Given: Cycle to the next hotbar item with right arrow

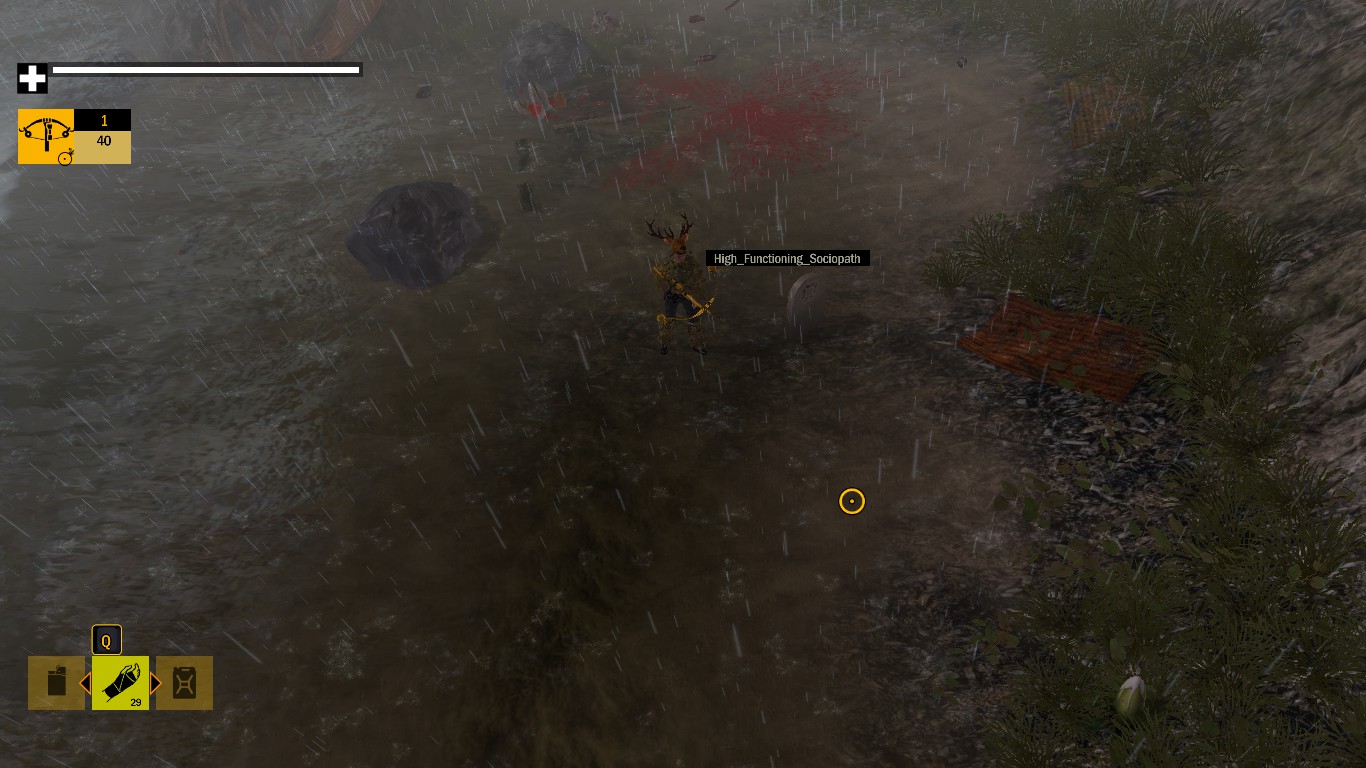Looking at the screenshot, I should tap(156, 683).
